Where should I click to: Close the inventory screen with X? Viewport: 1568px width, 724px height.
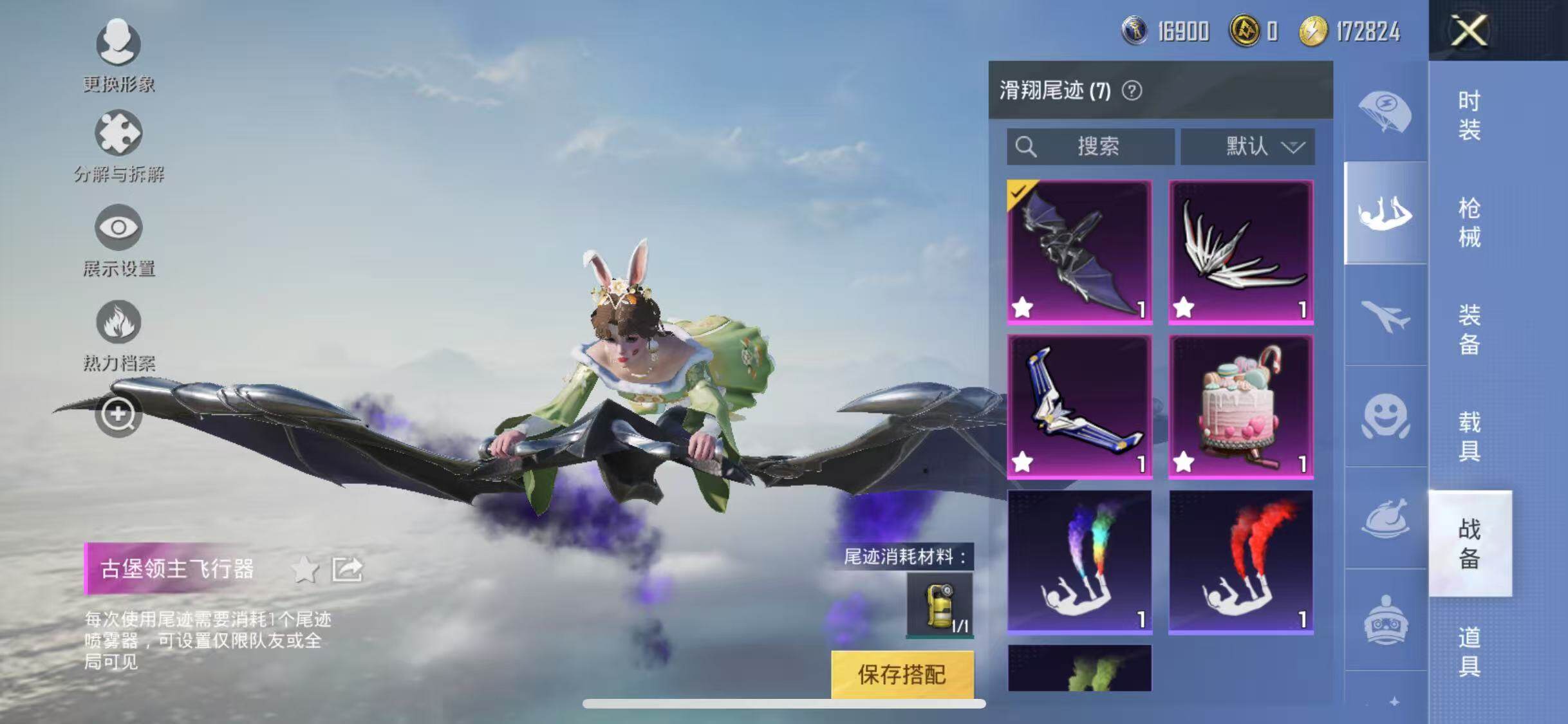pos(1469,30)
